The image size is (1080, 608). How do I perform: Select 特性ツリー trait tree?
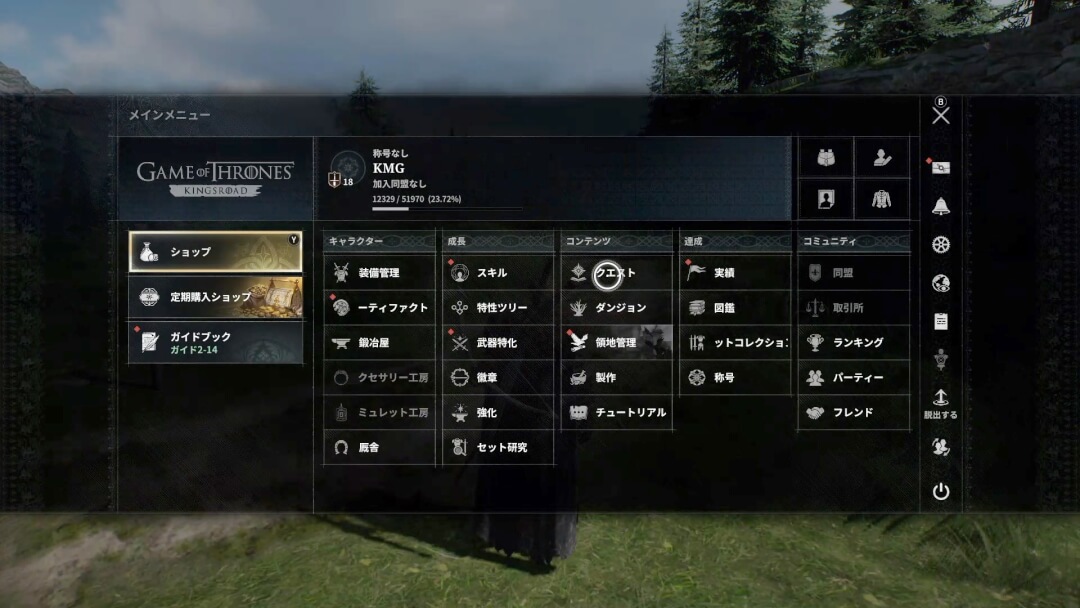(498, 308)
